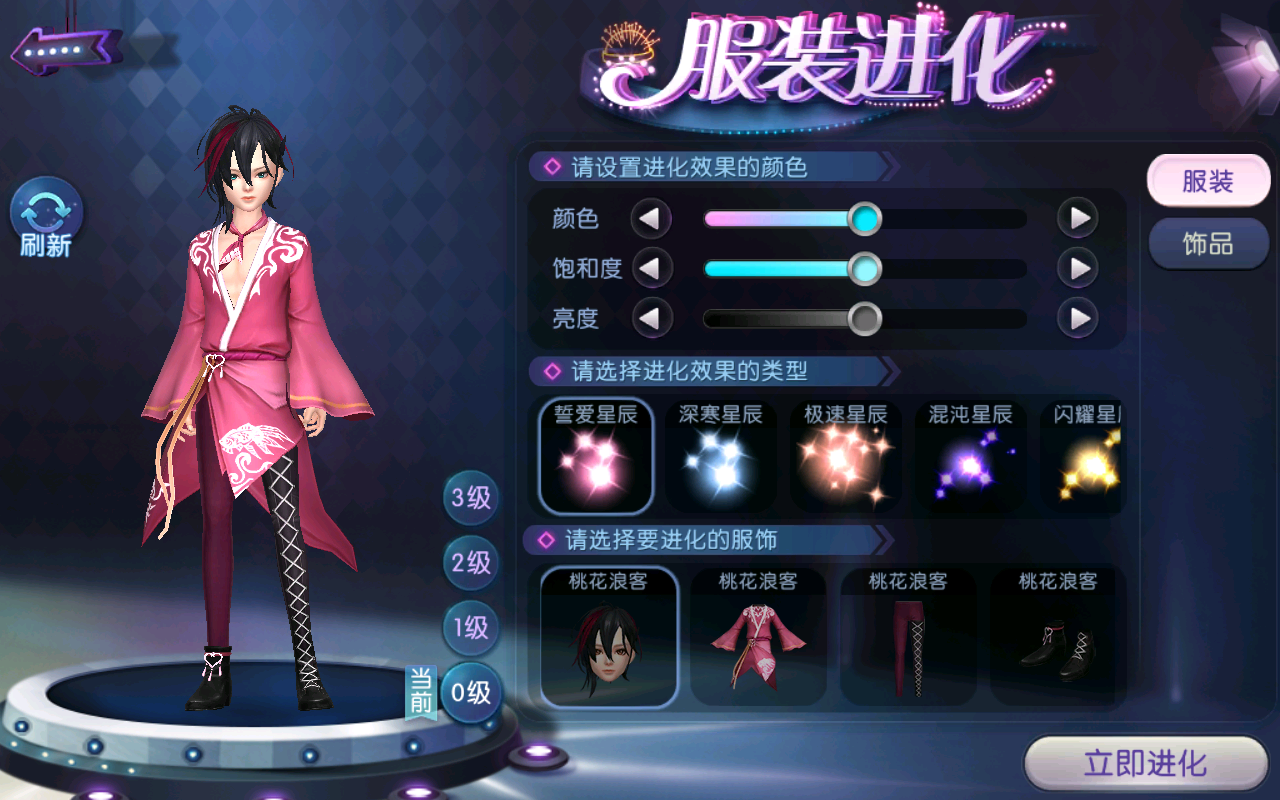
Task: Preview evolution level 3级
Action: (x=471, y=497)
